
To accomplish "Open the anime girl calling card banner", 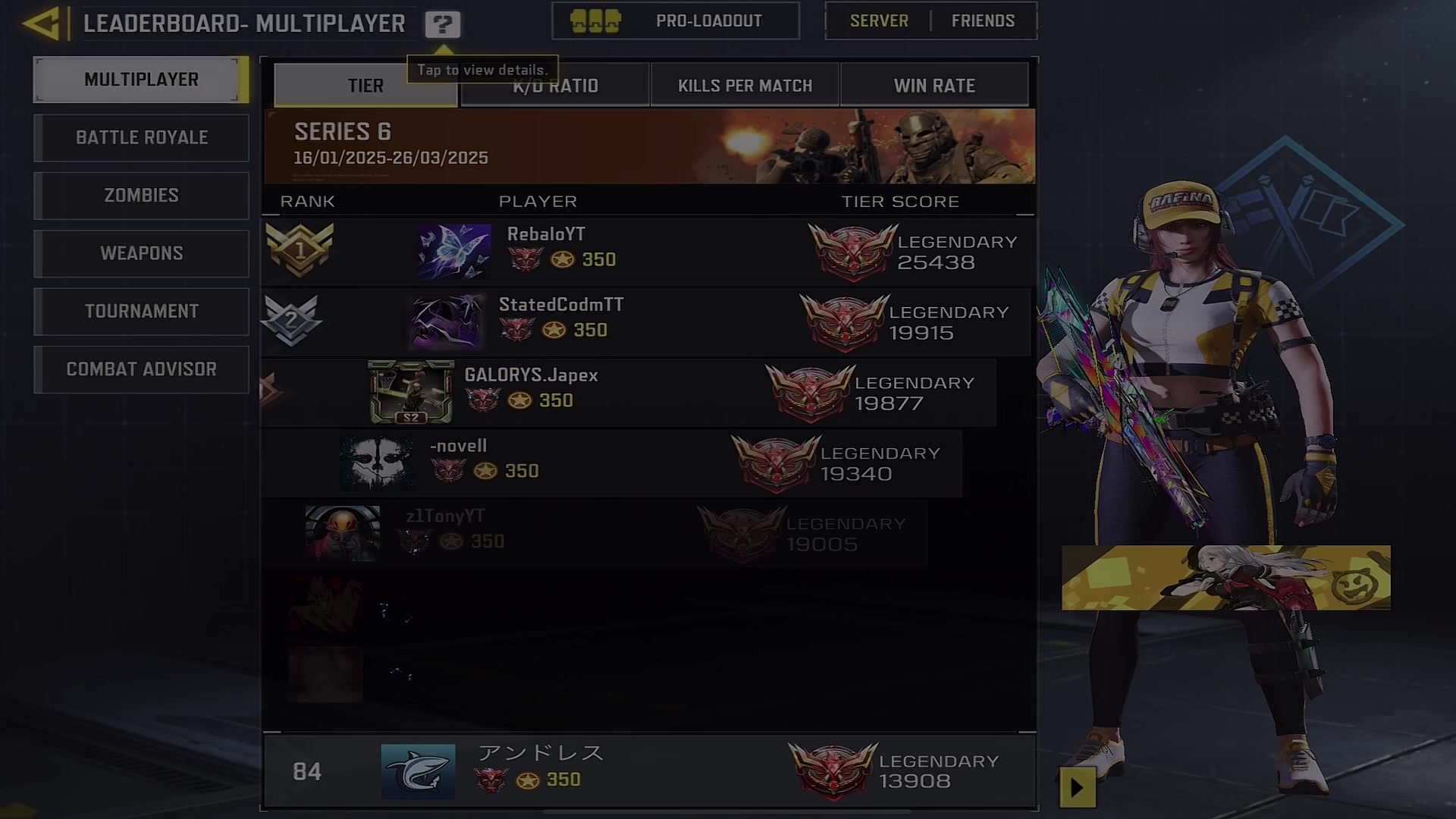I will [x=1225, y=578].
